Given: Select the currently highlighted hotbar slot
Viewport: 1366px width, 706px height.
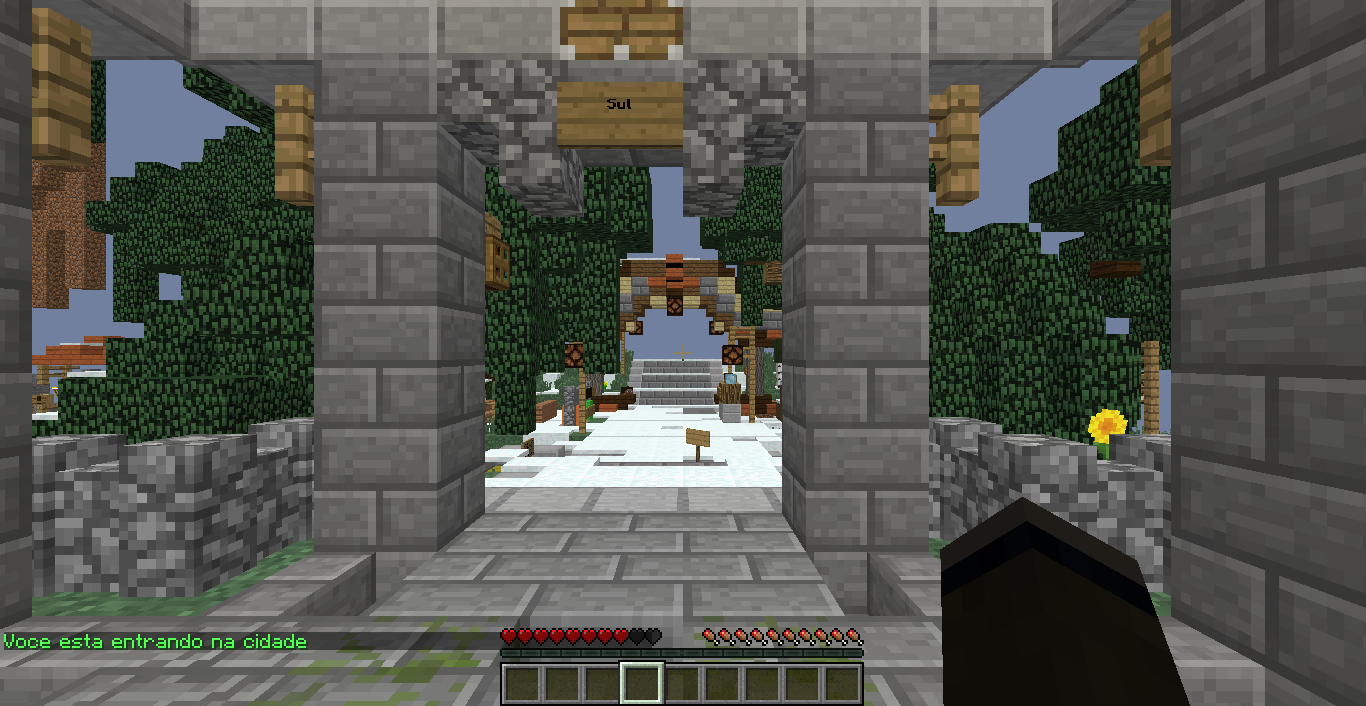Looking at the screenshot, I should coord(641,684).
